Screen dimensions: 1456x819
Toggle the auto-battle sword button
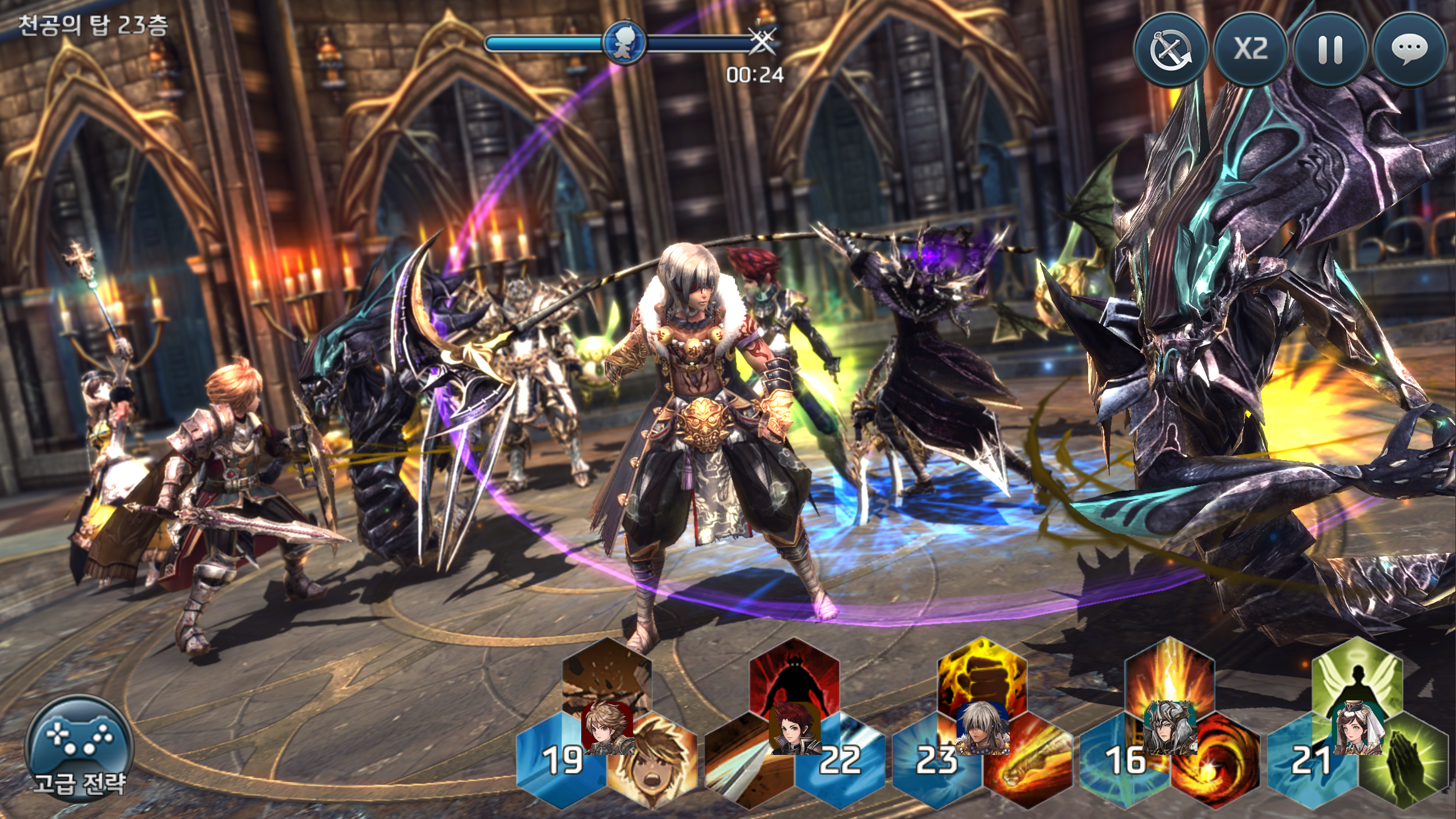tap(1170, 49)
